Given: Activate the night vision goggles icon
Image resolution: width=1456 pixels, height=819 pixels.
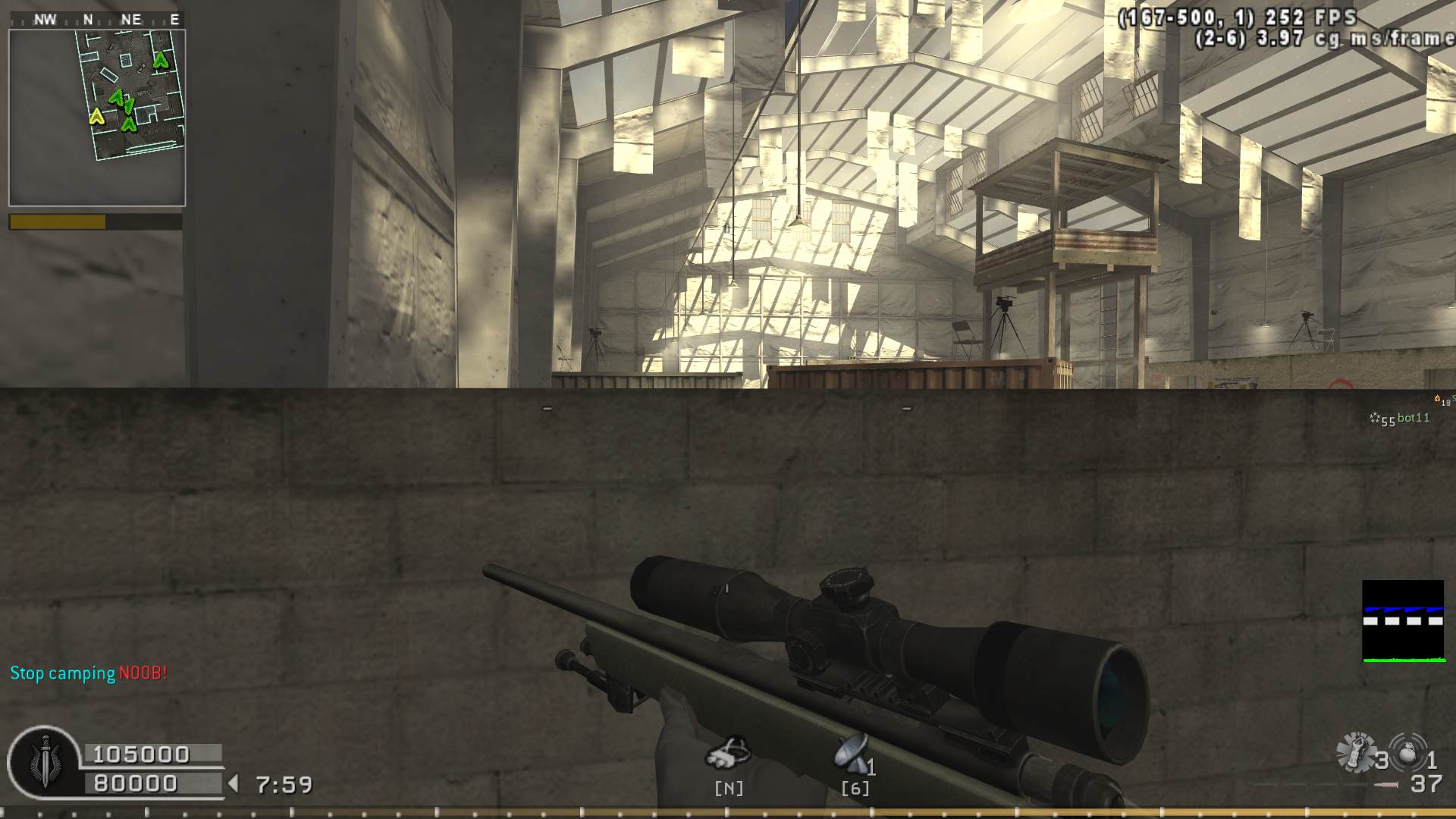Looking at the screenshot, I should [728, 752].
